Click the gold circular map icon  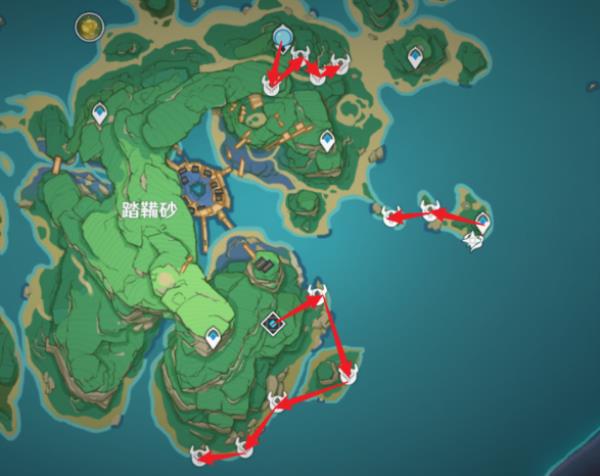coord(91,23)
